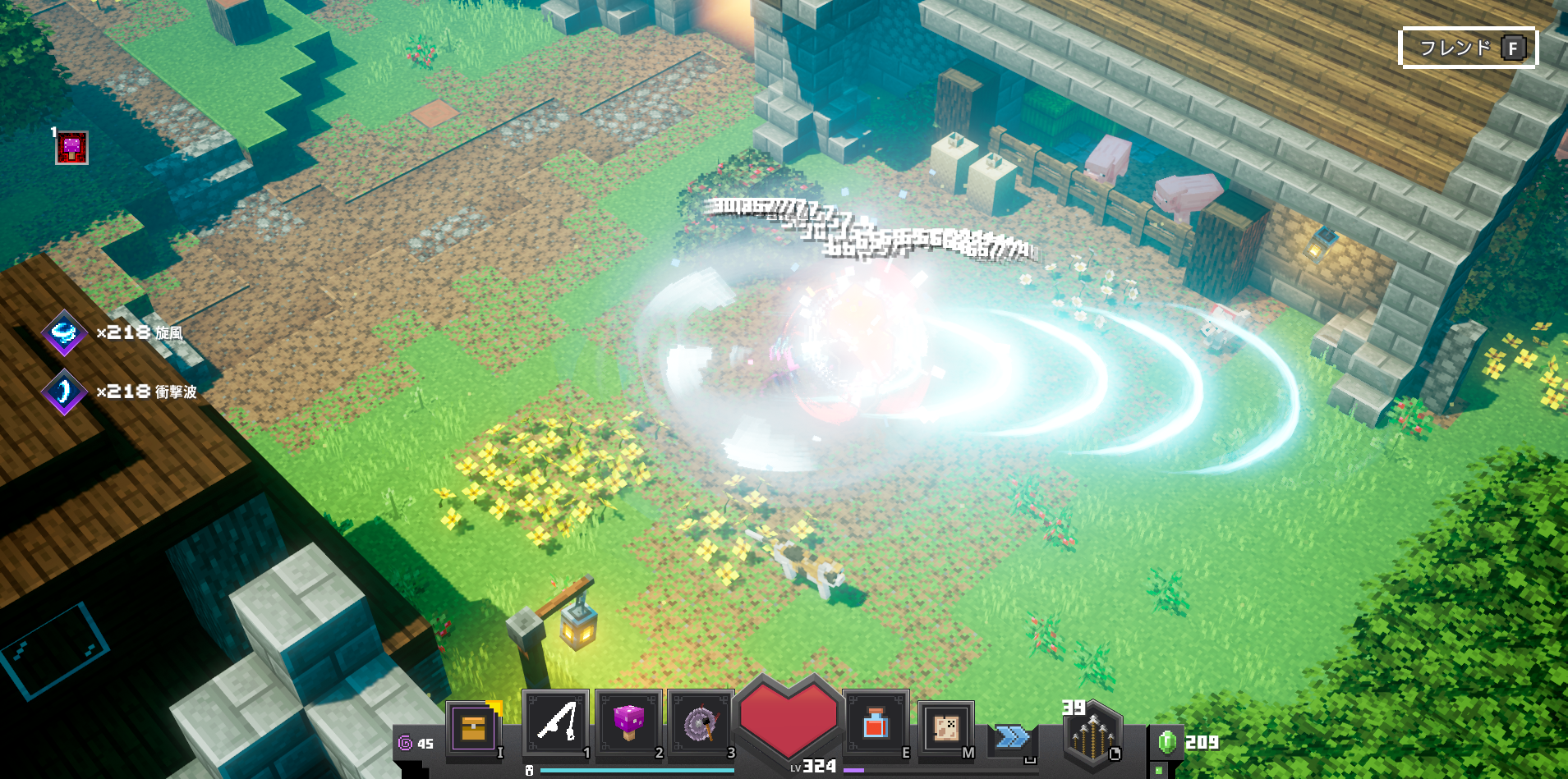Select the 衝撃波 shockwave enchantment icon

click(64, 392)
